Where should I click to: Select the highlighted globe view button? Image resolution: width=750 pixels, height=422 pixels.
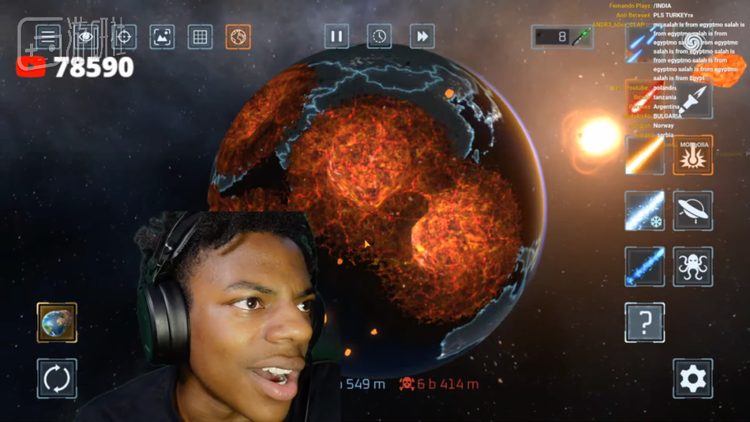point(238,37)
